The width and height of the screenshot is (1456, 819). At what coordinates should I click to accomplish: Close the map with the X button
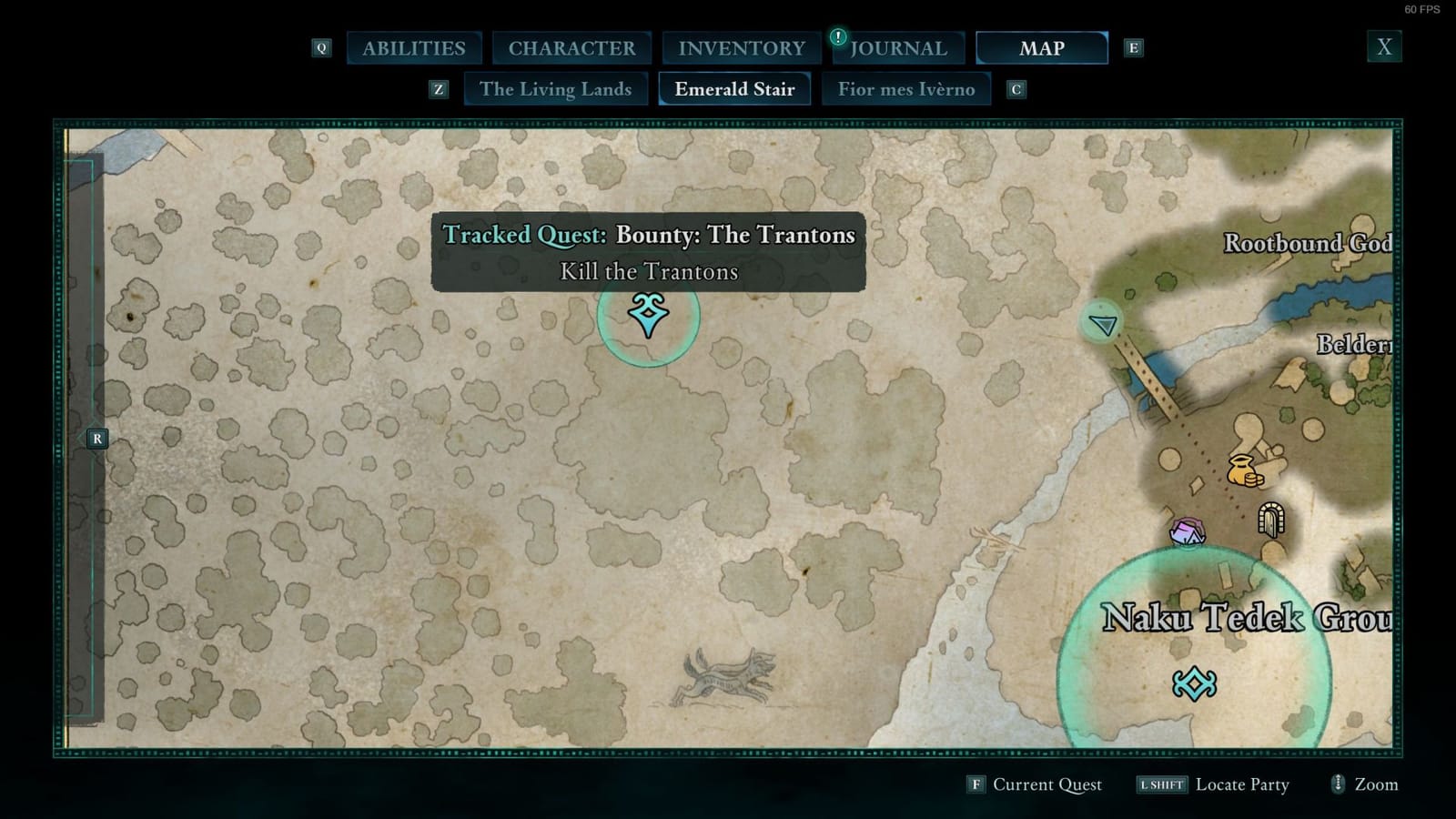tap(1384, 45)
